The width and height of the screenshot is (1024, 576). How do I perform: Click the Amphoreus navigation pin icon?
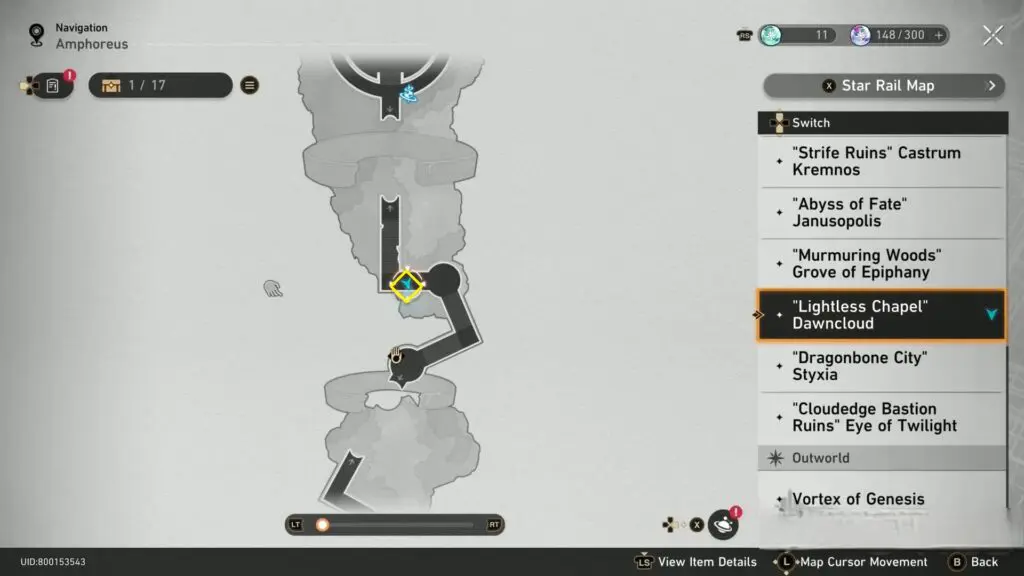(37, 36)
